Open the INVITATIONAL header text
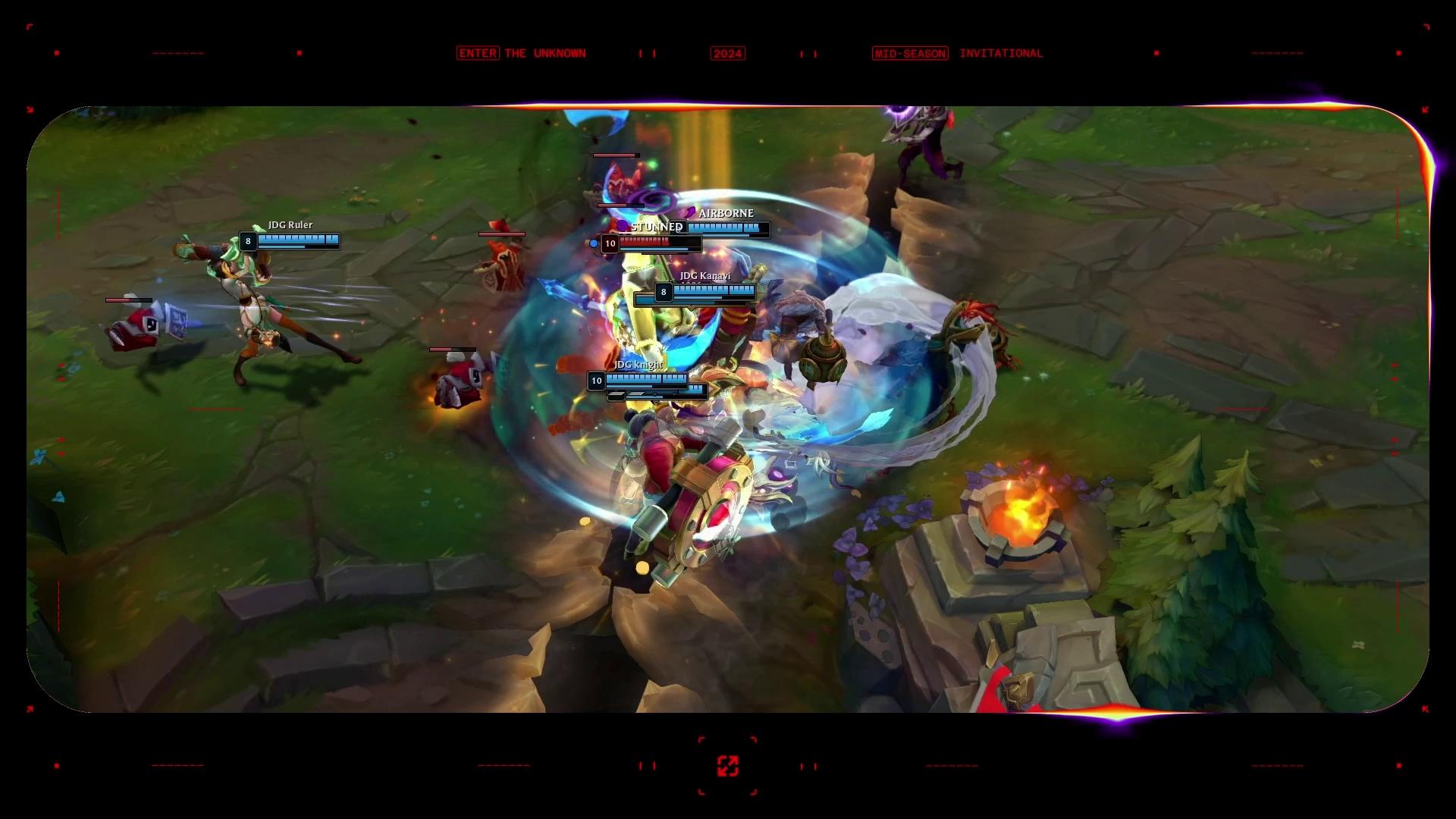This screenshot has width=1456, height=819. point(1000,53)
